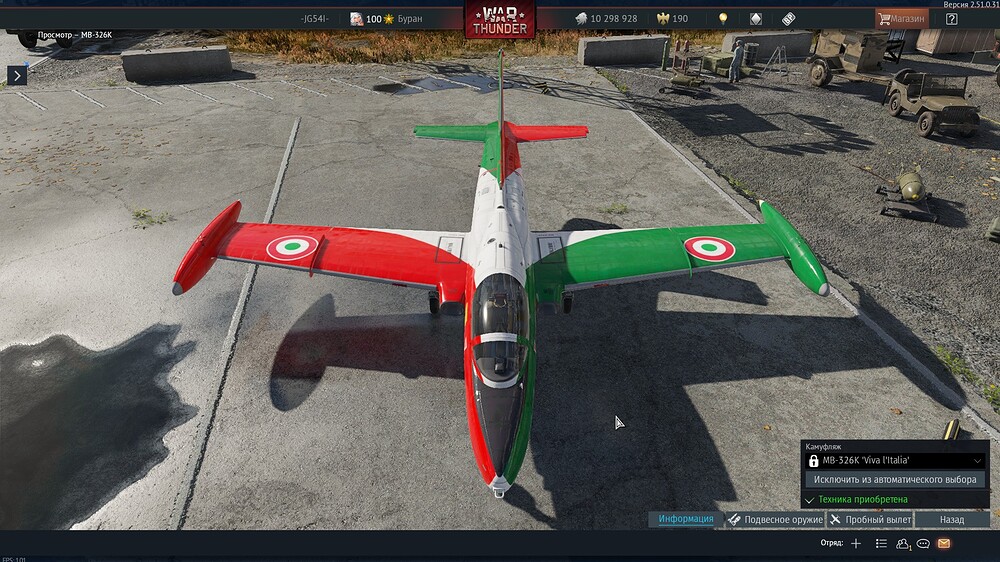This screenshot has height=562, width=1000.
Task: Open the Магазин shop
Action: click(900, 18)
